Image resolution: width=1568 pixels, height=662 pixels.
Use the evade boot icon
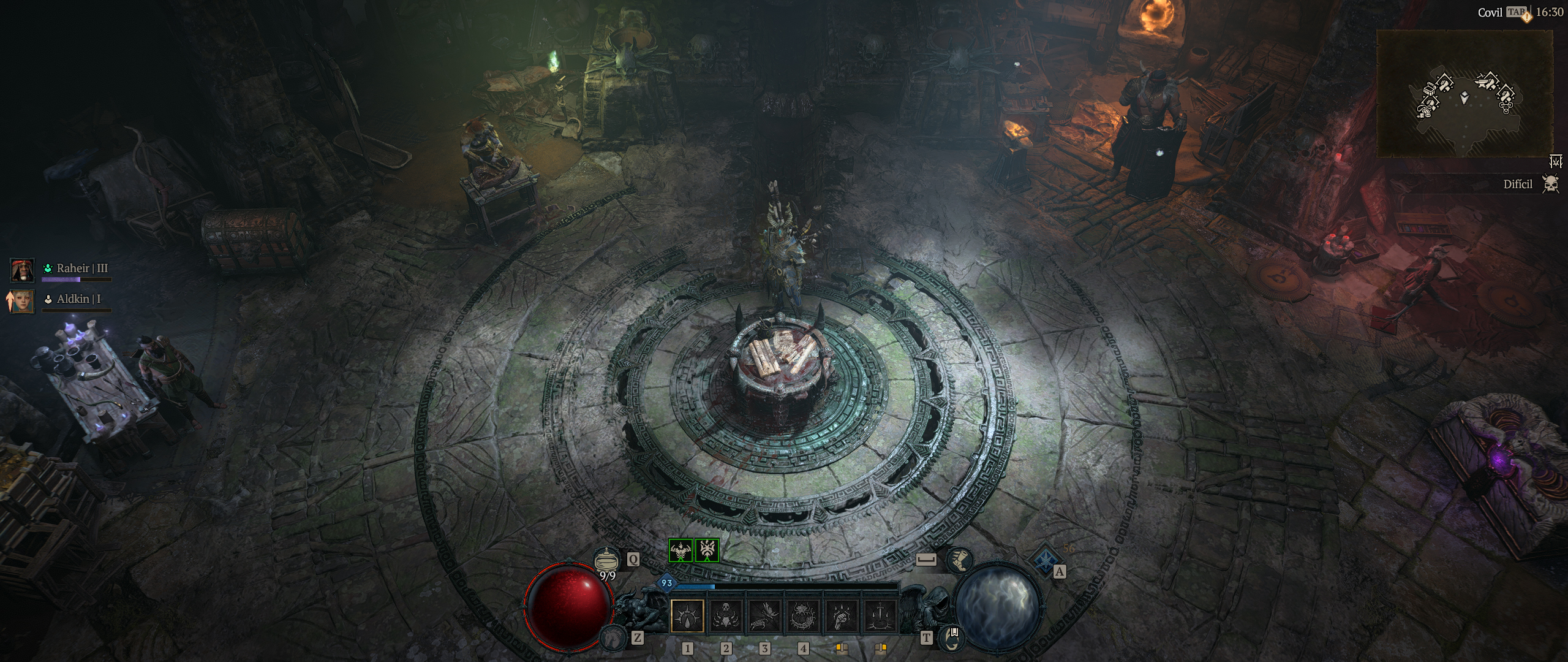pyautogui.click(x=959, y=560)
